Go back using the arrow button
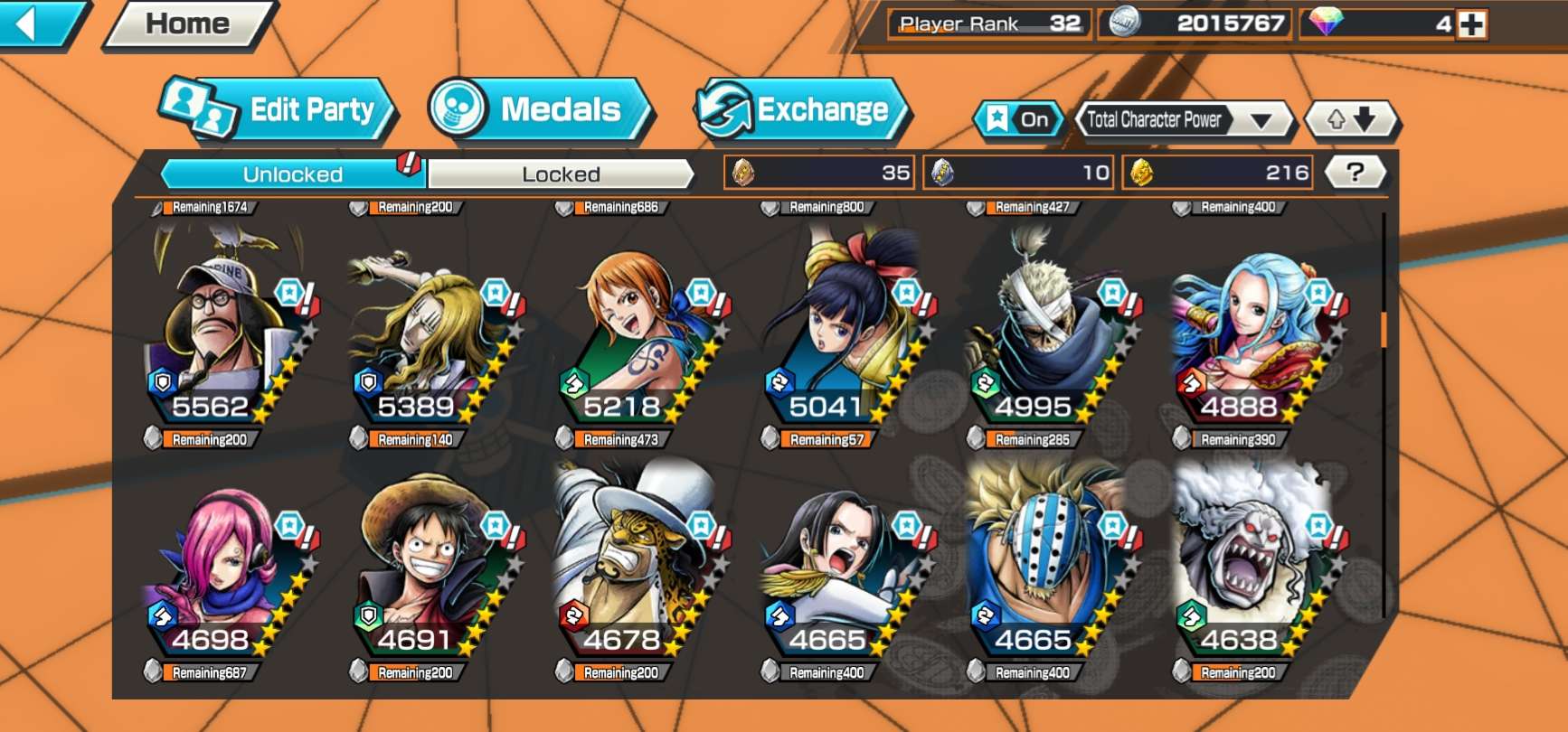1568x732 pixels. click(36, 23)
